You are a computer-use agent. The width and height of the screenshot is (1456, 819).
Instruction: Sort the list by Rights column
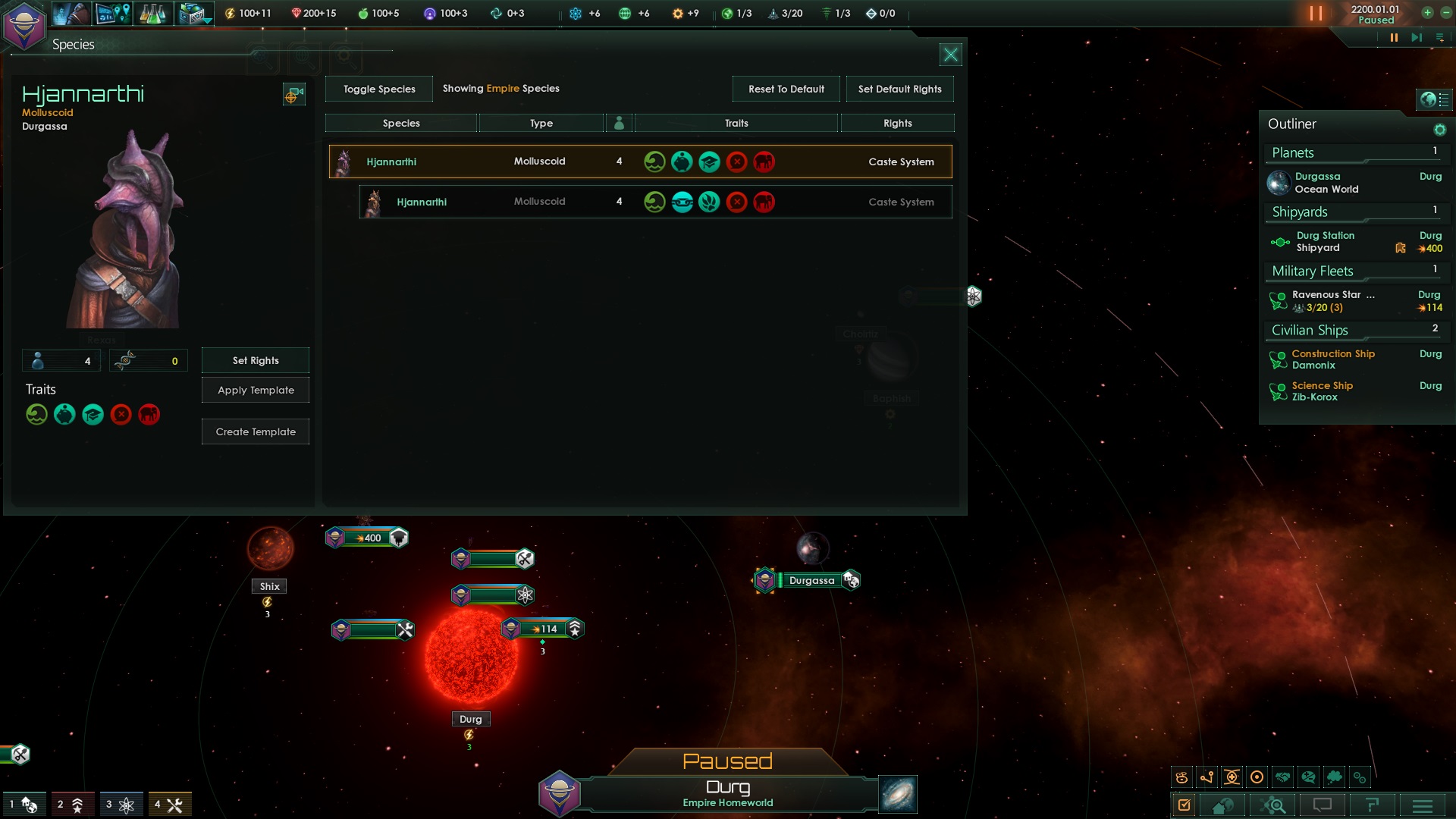pos(897,123)
